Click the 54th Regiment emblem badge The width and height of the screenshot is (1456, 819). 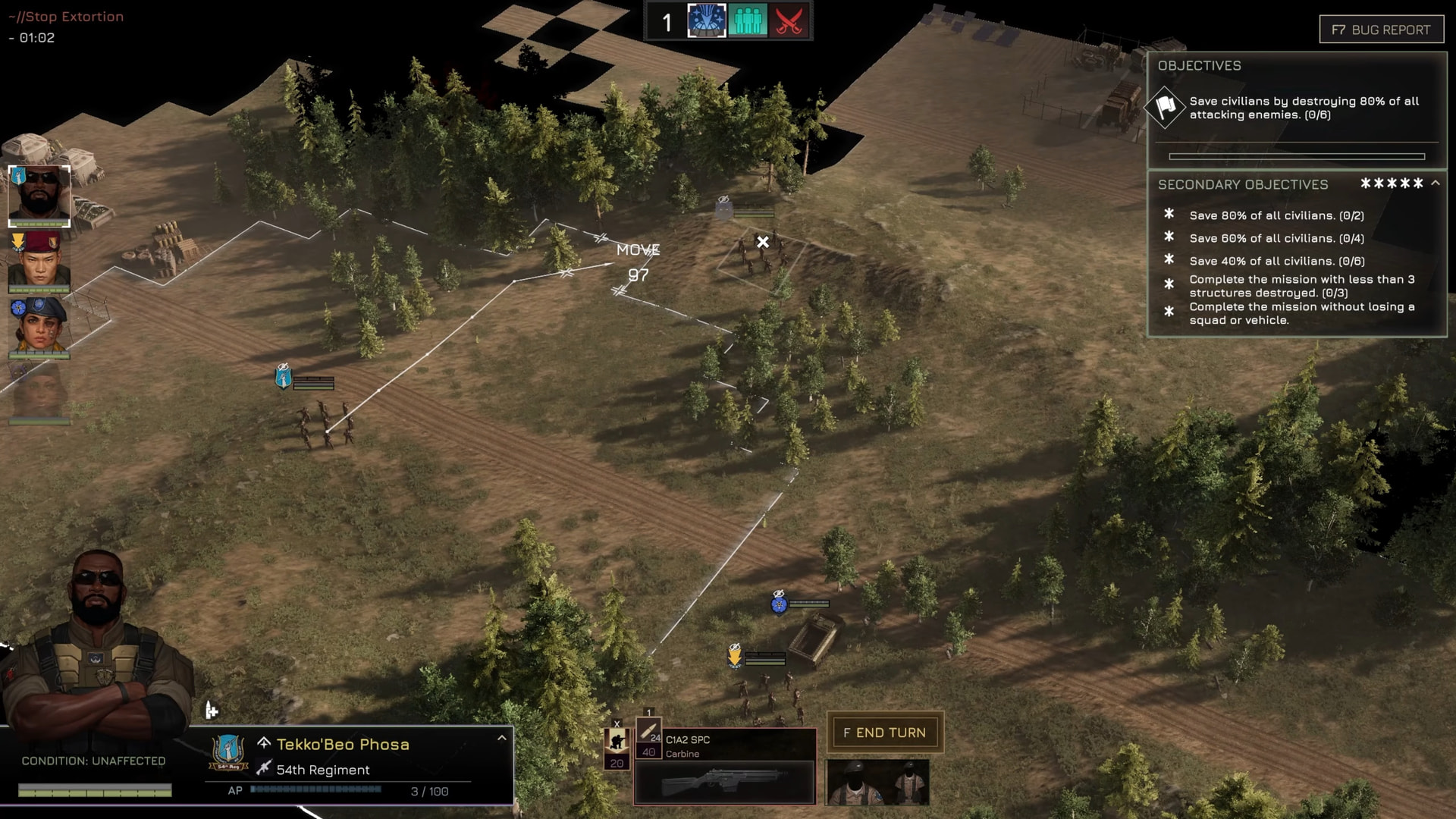point(228,752)
